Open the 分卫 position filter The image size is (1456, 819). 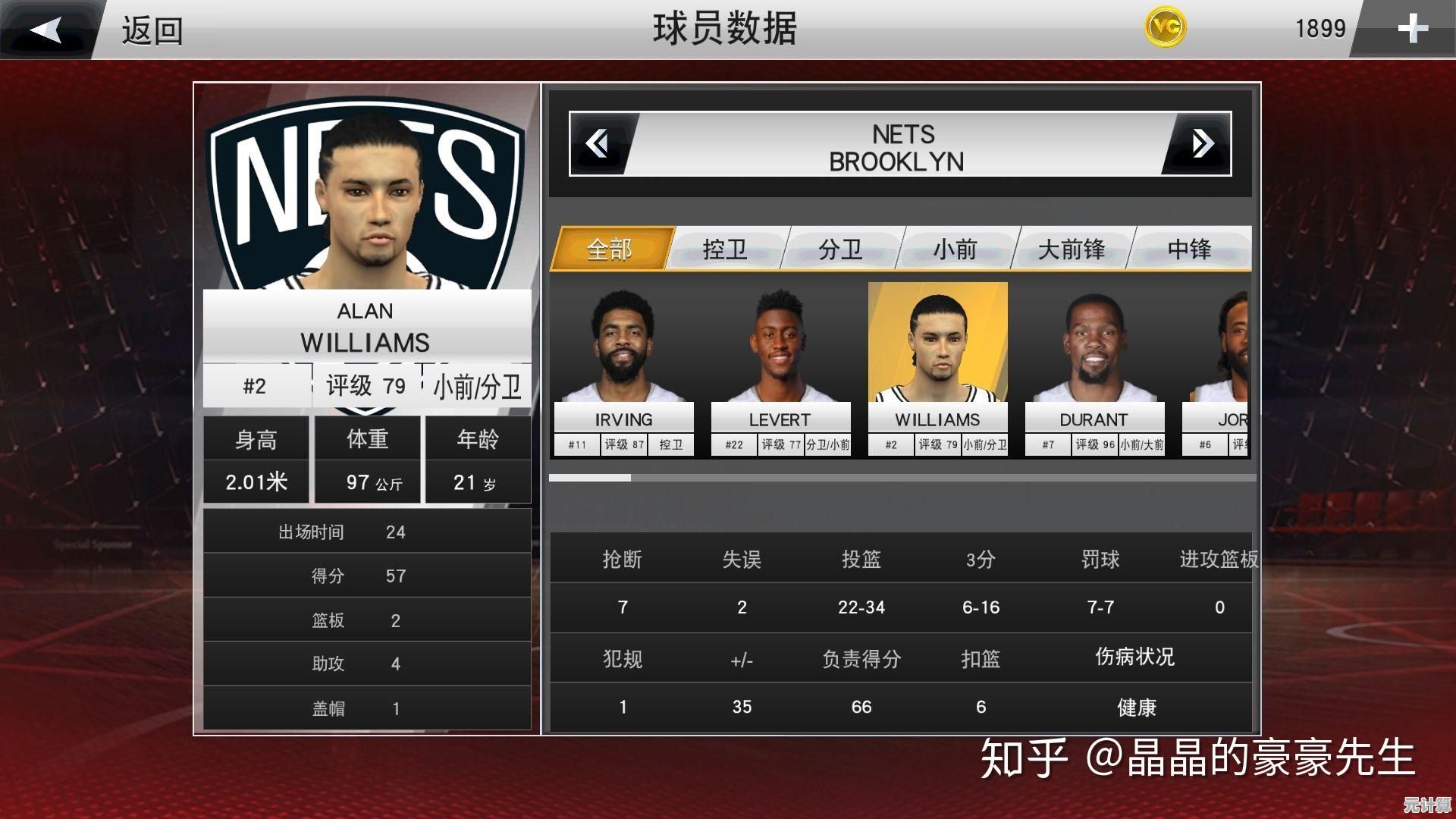point(842,249)
